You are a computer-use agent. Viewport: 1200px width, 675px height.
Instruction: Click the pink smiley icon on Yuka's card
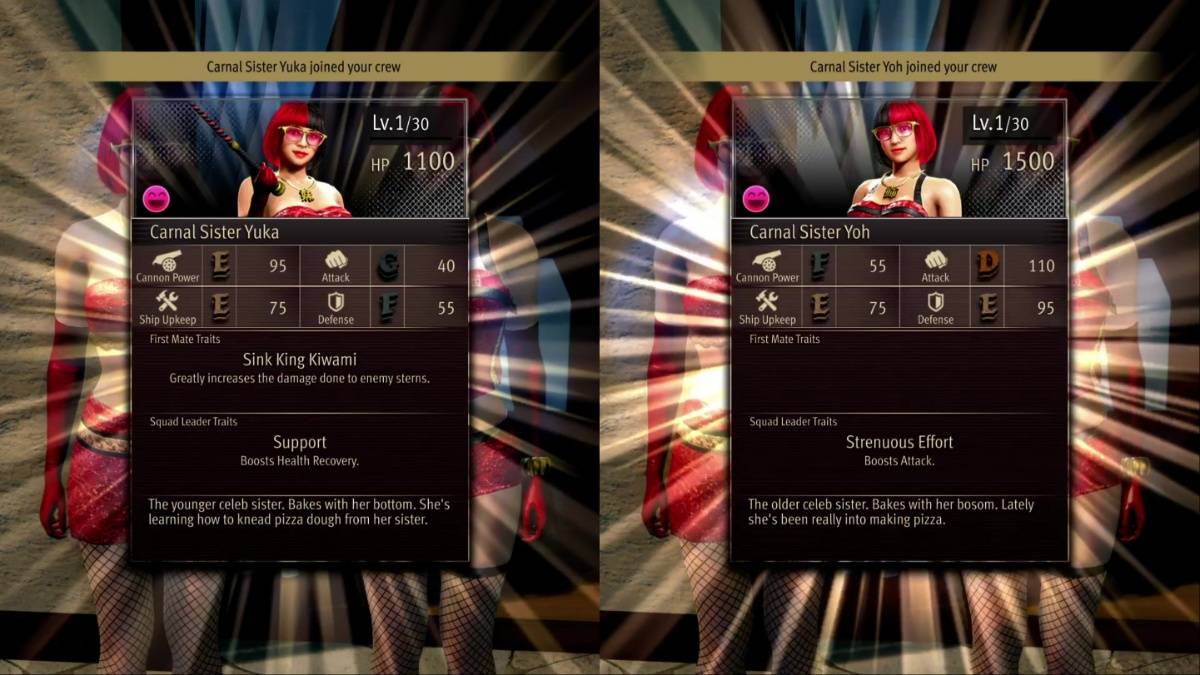[155, 198]
